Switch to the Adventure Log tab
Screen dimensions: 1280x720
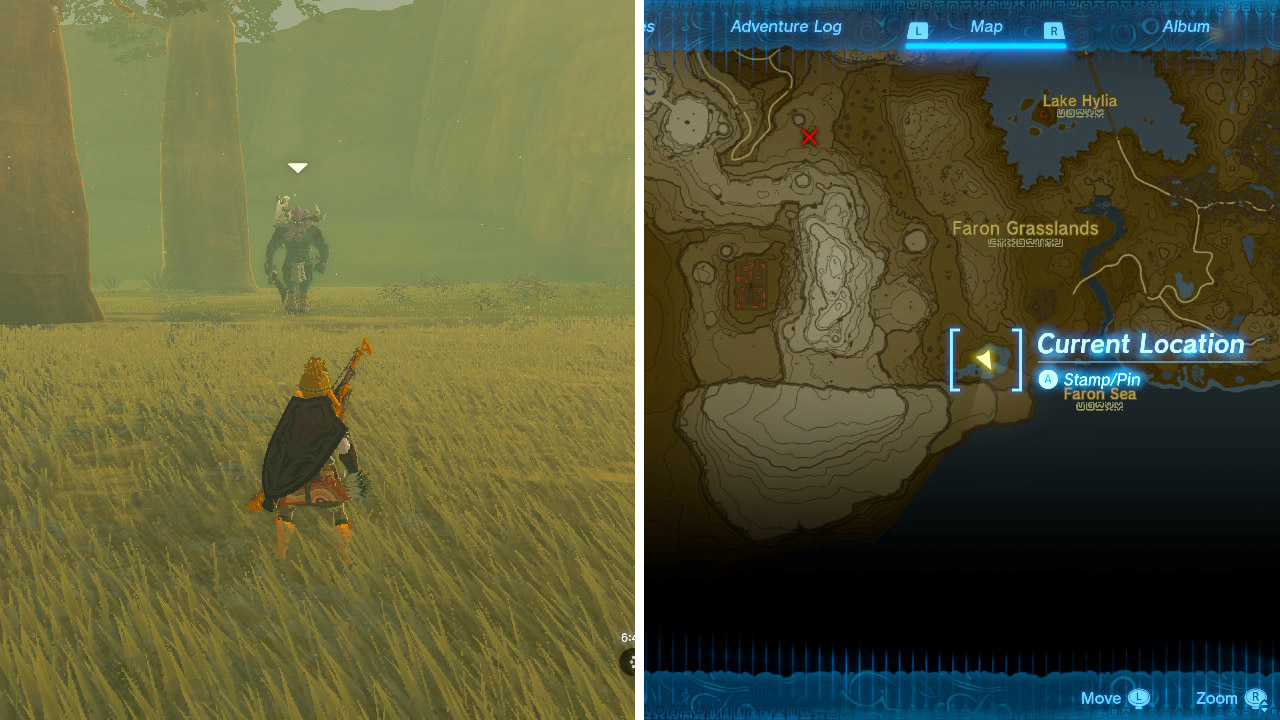786,26
